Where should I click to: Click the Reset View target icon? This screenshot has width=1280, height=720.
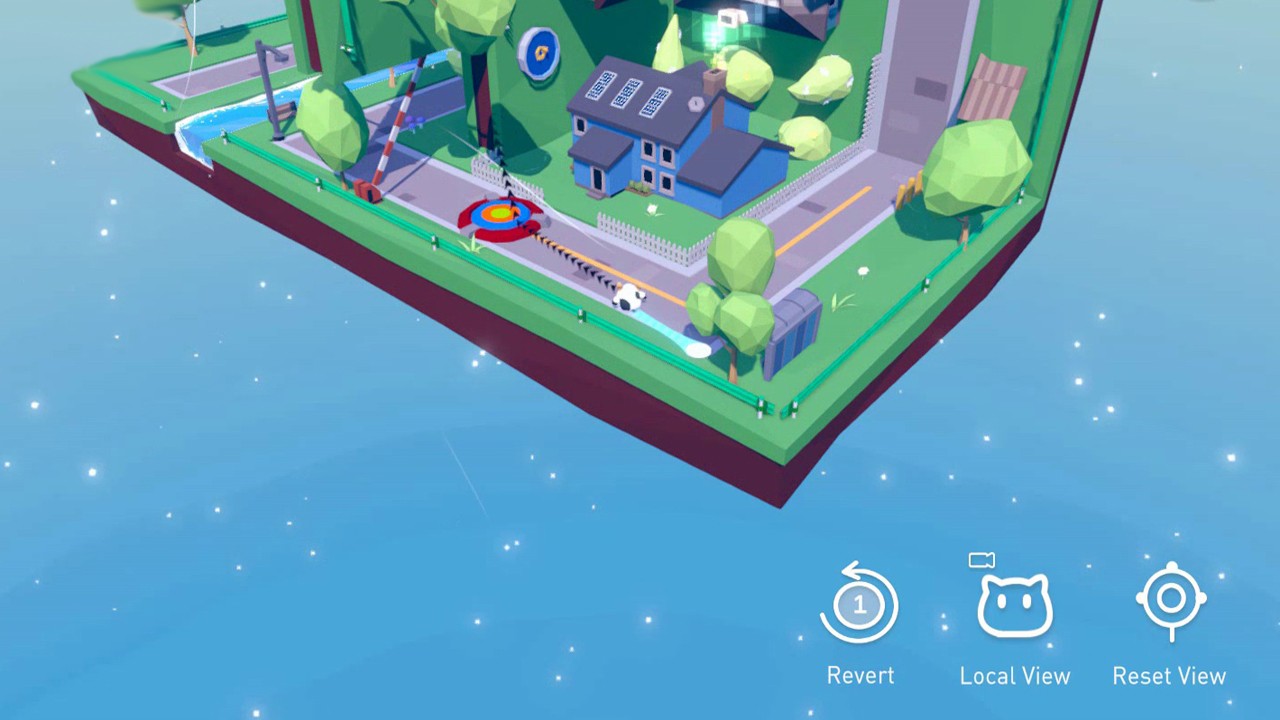coord(1170,600)
